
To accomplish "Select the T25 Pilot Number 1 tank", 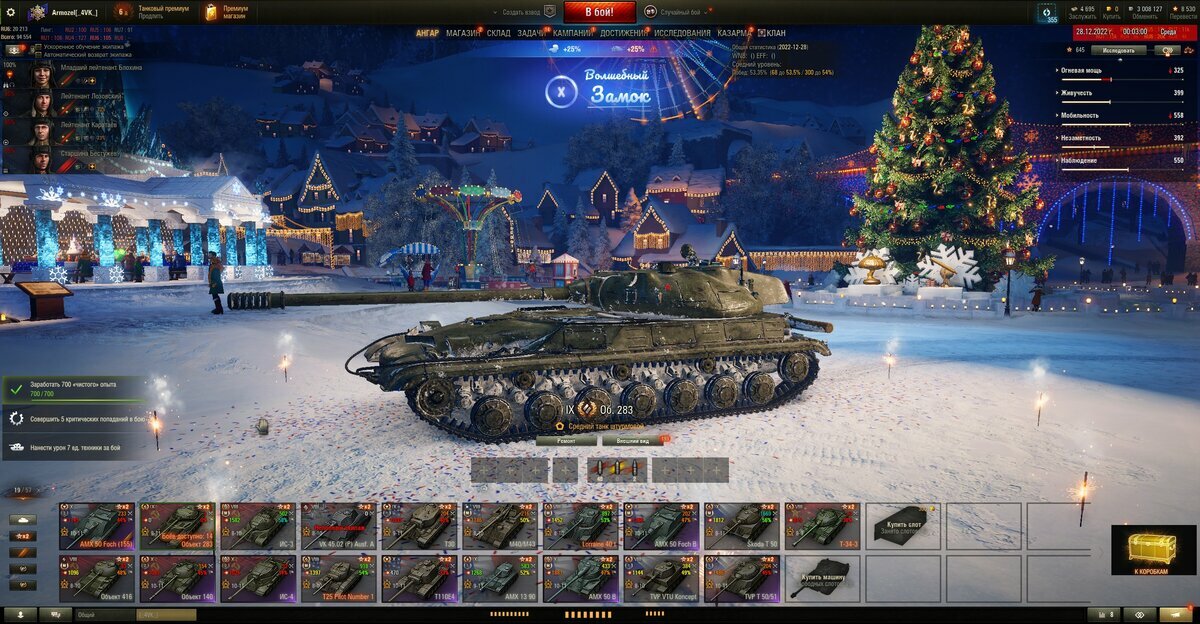I will click(339, 580).
